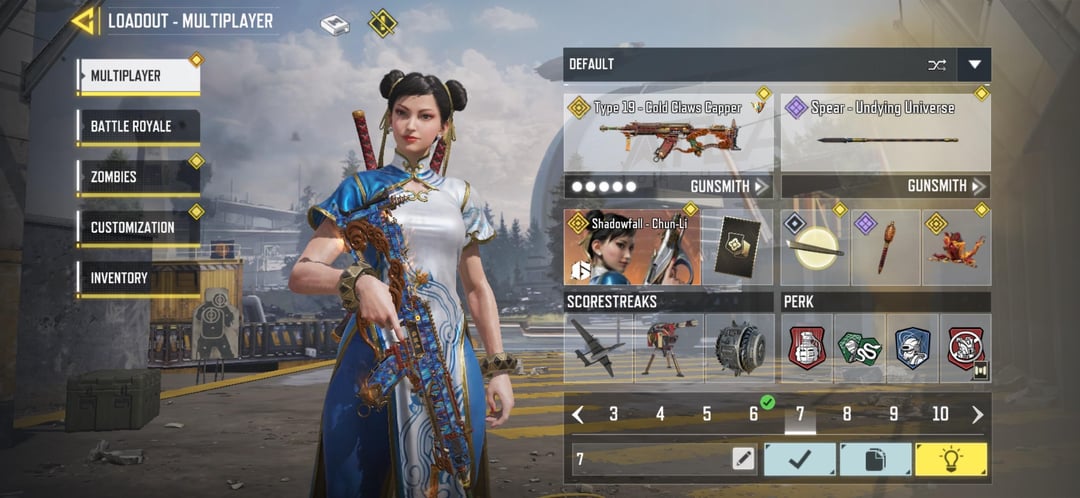Open Gunsmith for the primary weapon
This screenshot has width=1080, height=498.
(729, 186)
